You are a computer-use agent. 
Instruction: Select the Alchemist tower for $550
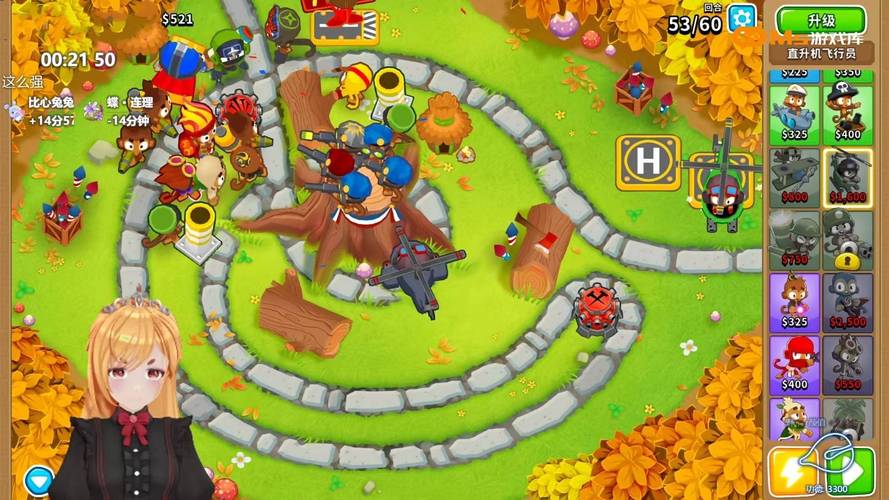(x=847, y=364)
